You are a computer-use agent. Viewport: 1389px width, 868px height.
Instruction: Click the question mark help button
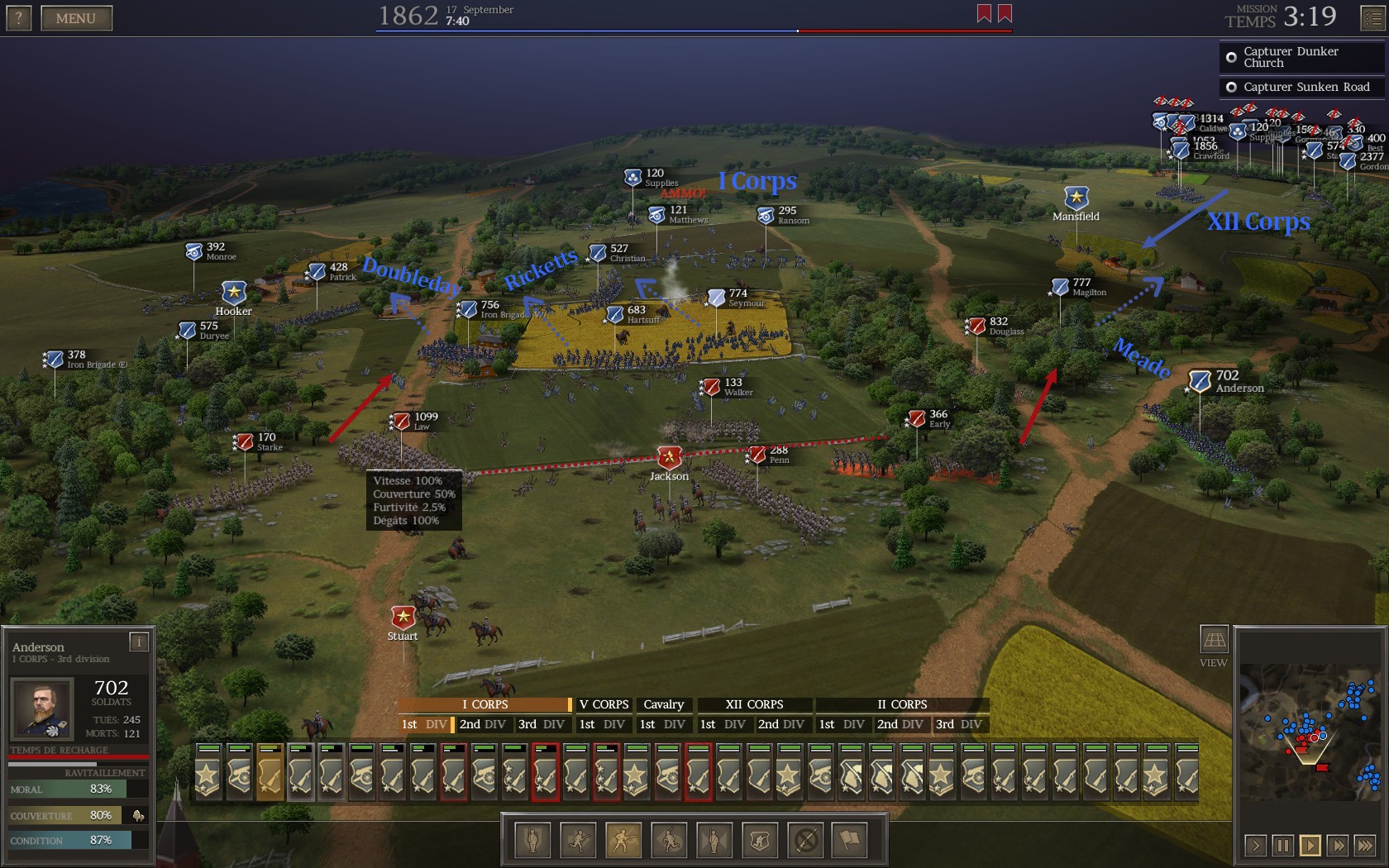click(19, 18)
